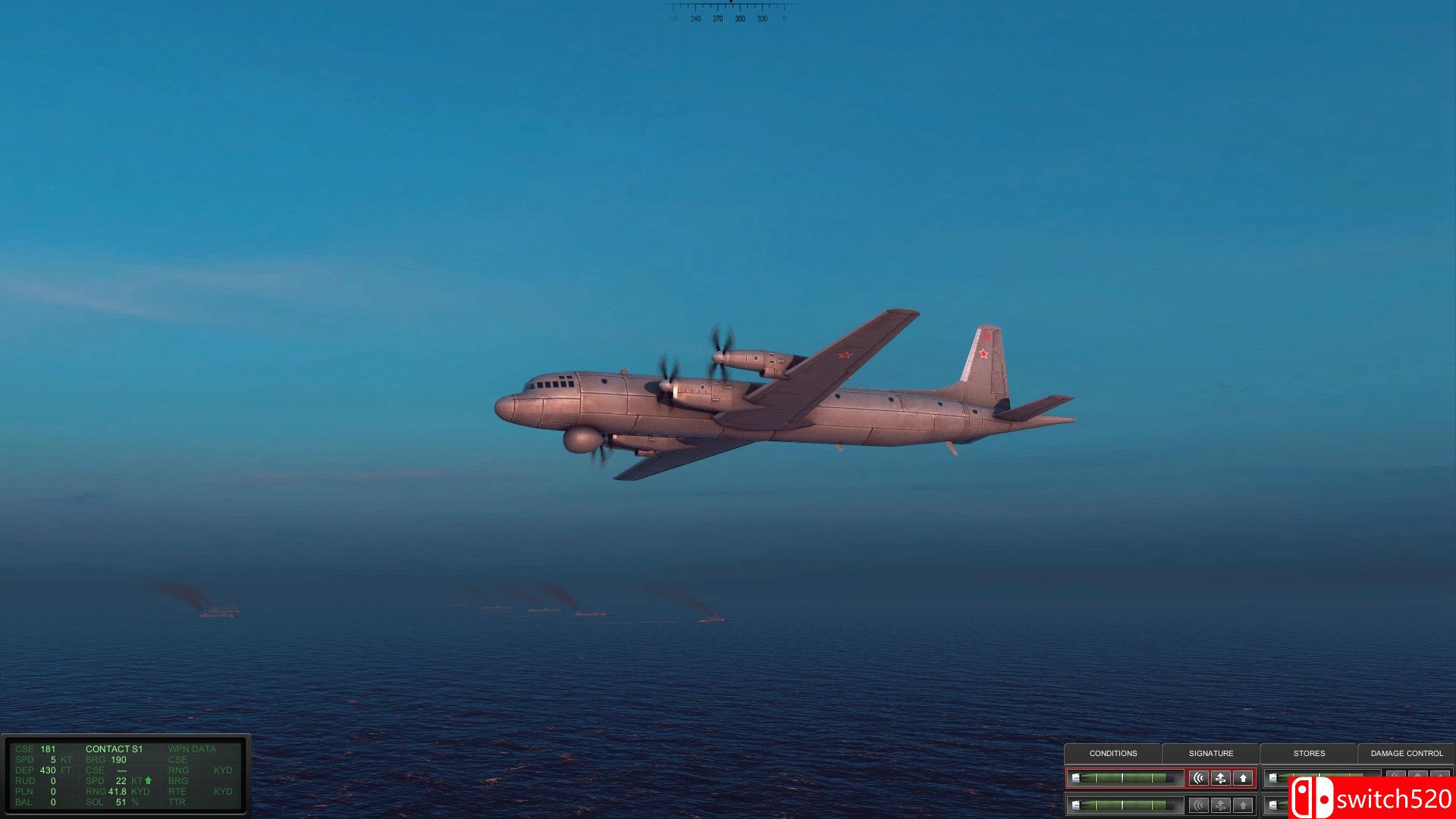The width and height of the screenshot is (1456, 819).
Task: Enable active sonar ping on tube 1
Action: click(1200, 778)
